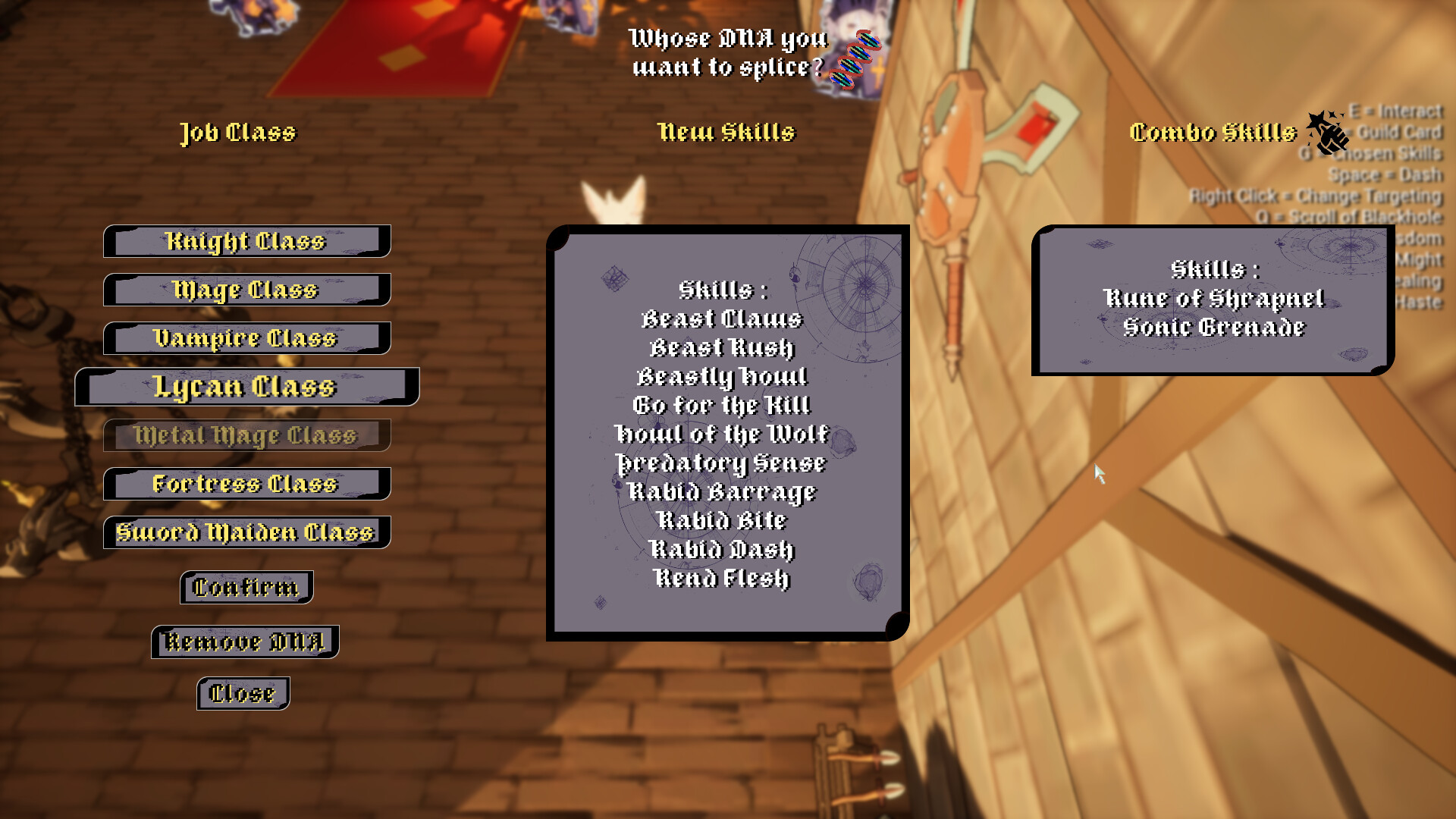Select the Fortress Class
This screenshot has height=819, width=1456.
pos(245,484)
